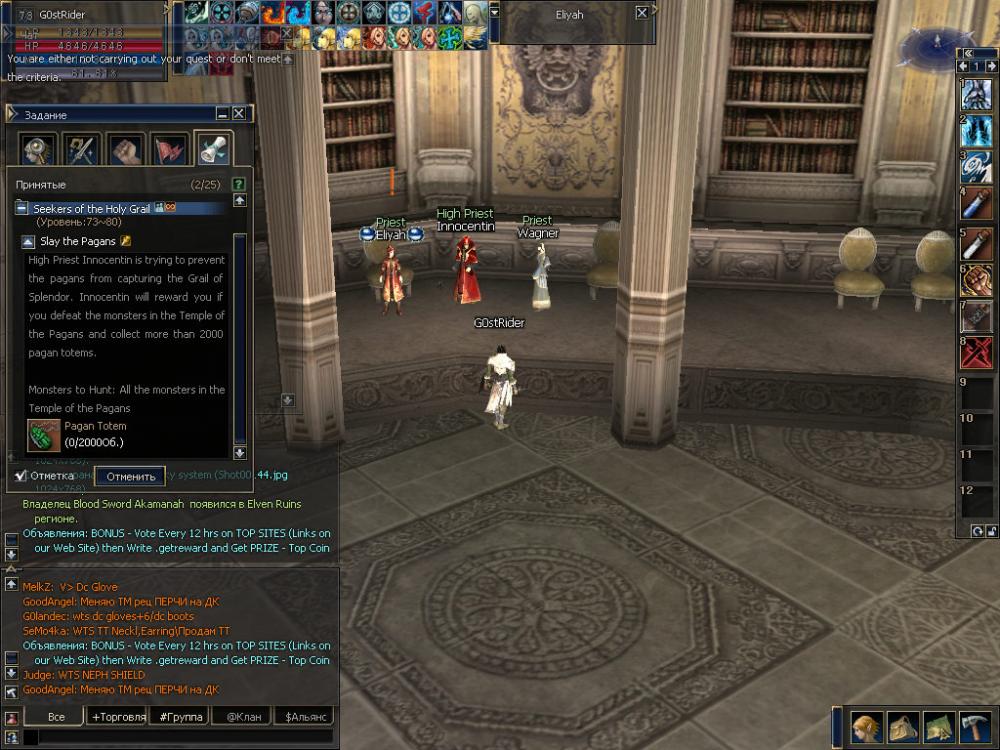
Task: Switch chat to the +Торговля tab
Action: click(118, 717)
